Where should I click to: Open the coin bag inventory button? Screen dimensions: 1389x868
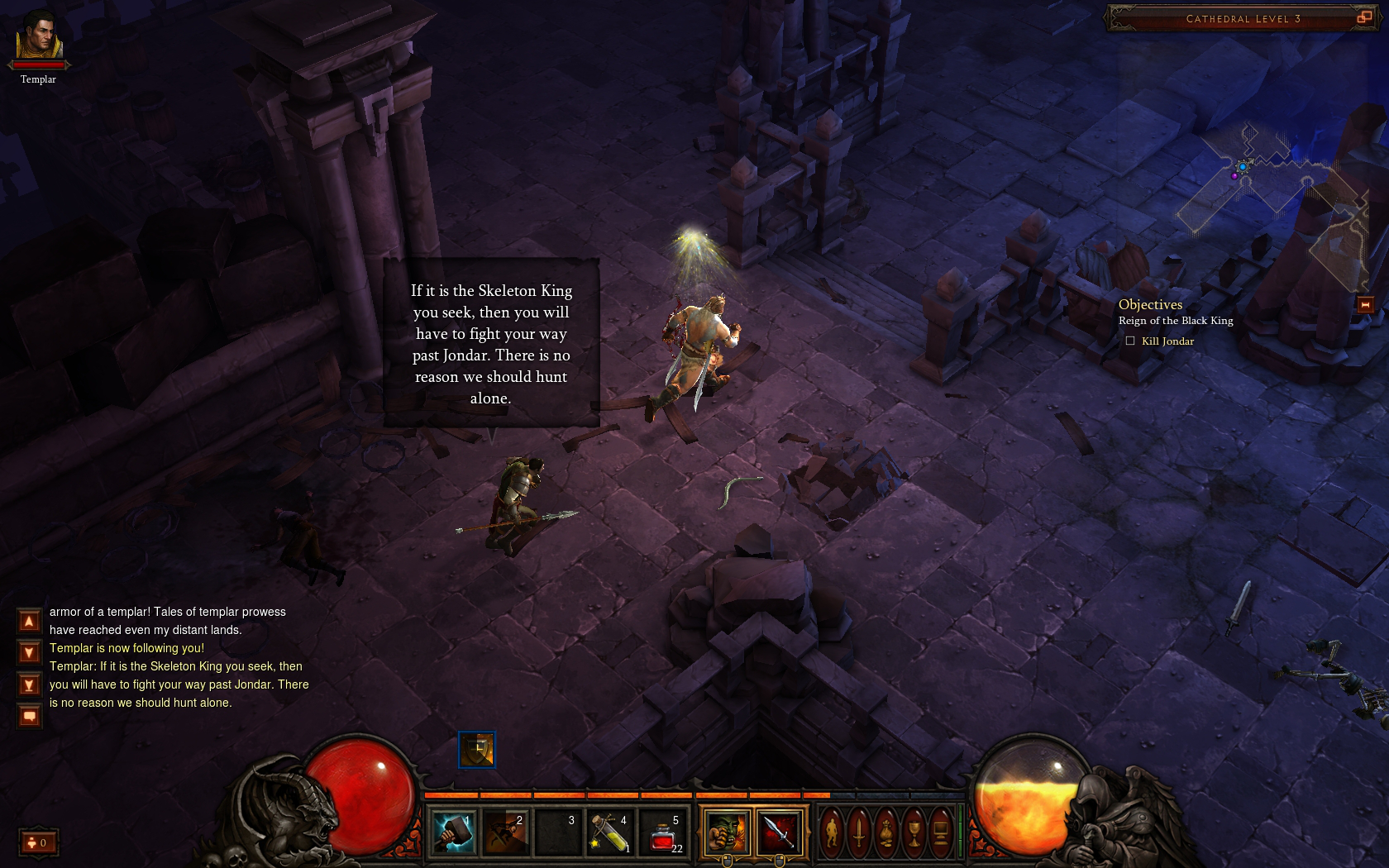coord(886,831)
